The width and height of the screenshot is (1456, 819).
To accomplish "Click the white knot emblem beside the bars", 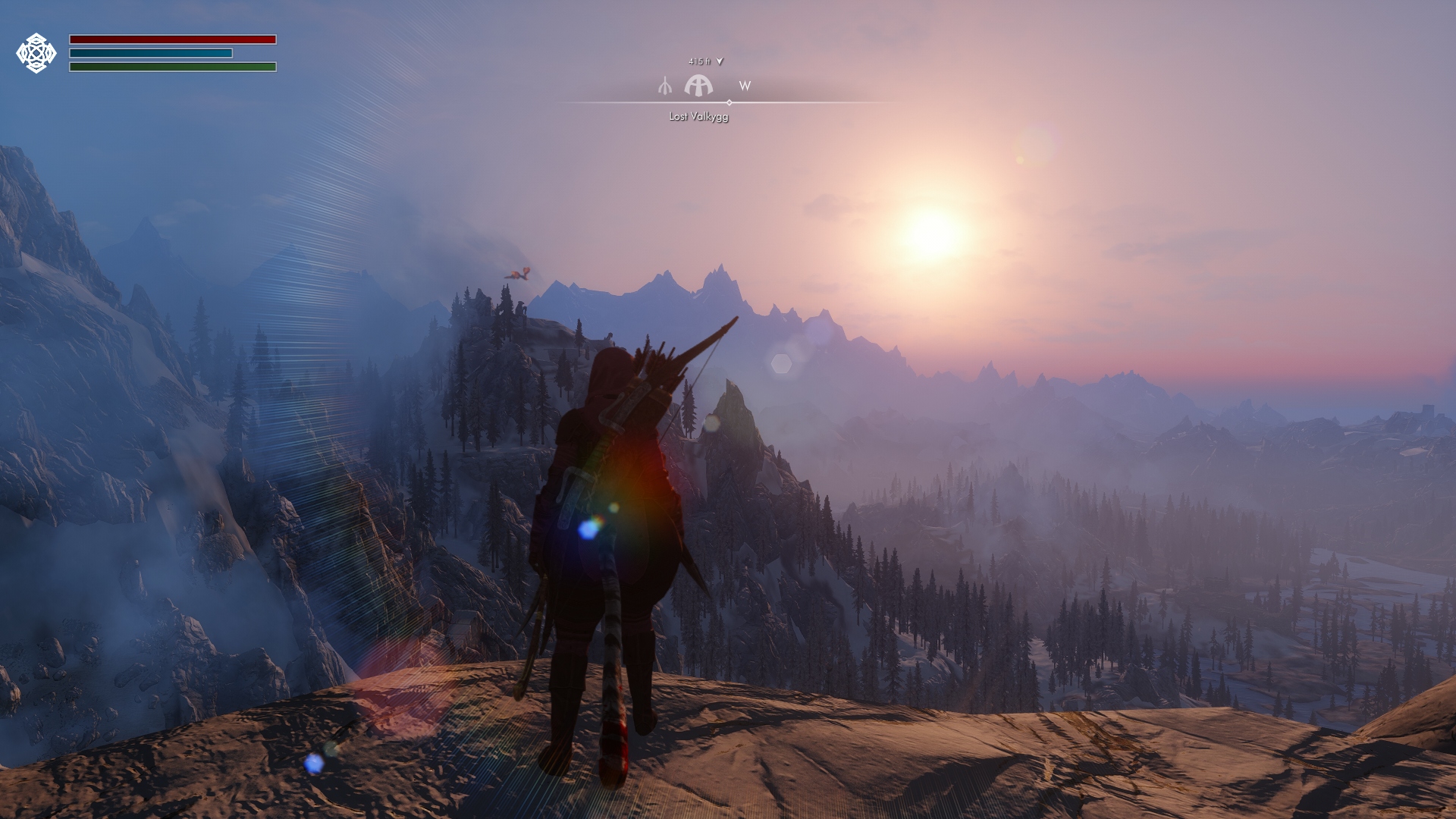I will point(36,53).
